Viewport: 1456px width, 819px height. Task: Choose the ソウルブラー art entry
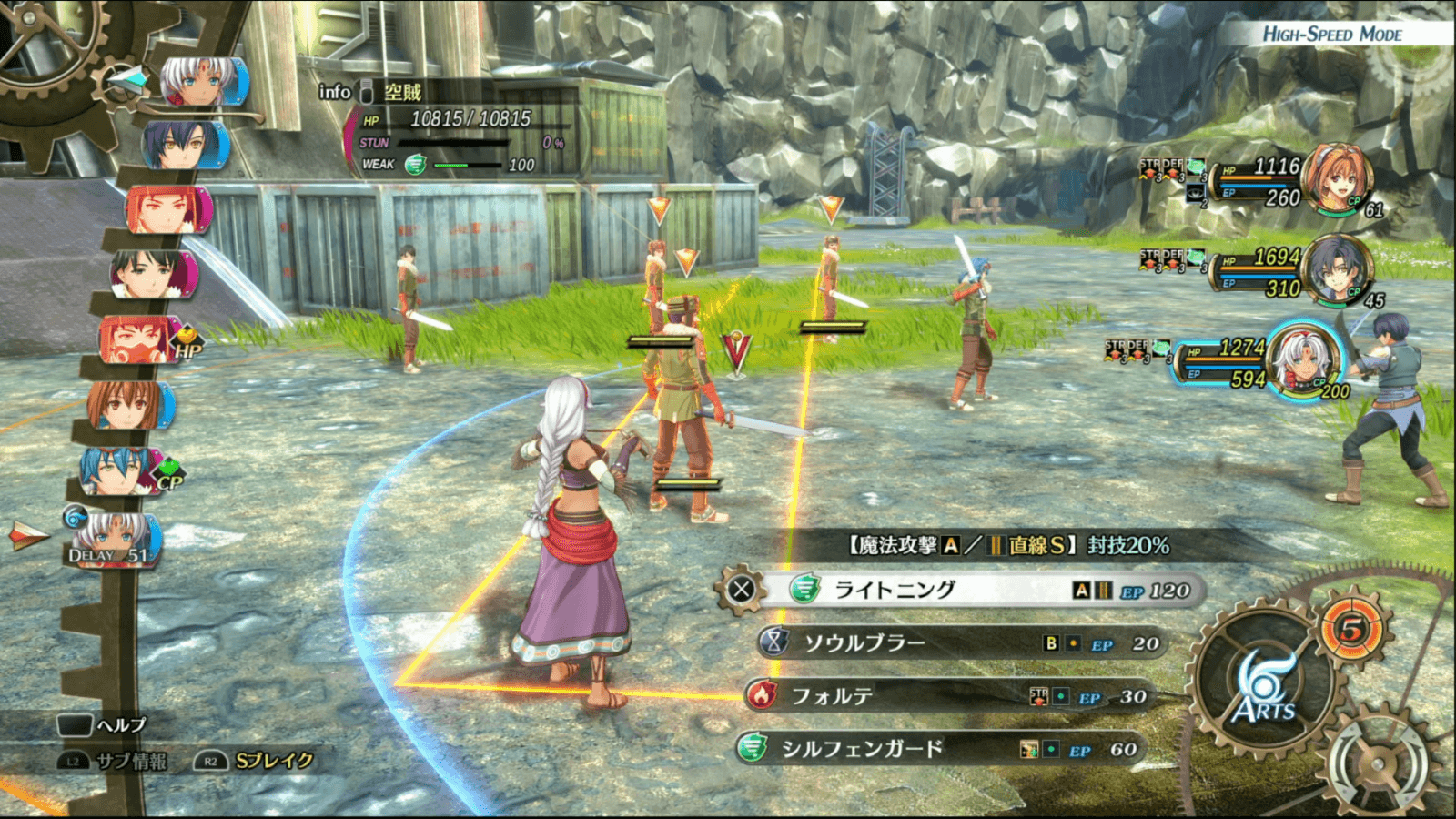tap(955, 643)
